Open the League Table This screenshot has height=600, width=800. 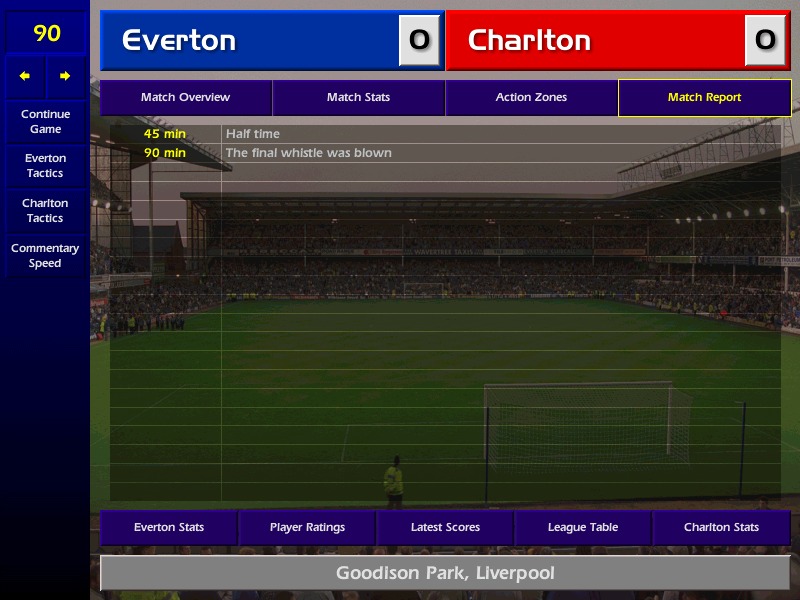583,527
